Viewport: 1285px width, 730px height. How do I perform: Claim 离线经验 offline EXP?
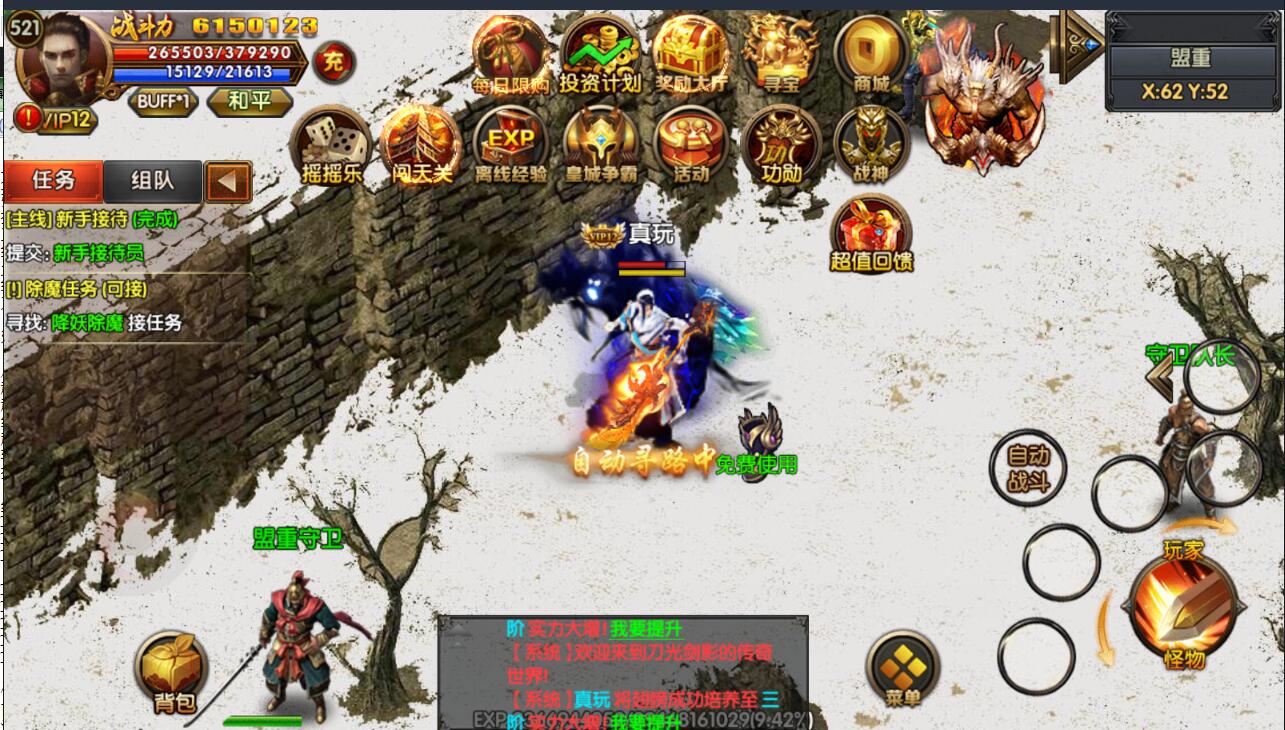coord(511,145)
